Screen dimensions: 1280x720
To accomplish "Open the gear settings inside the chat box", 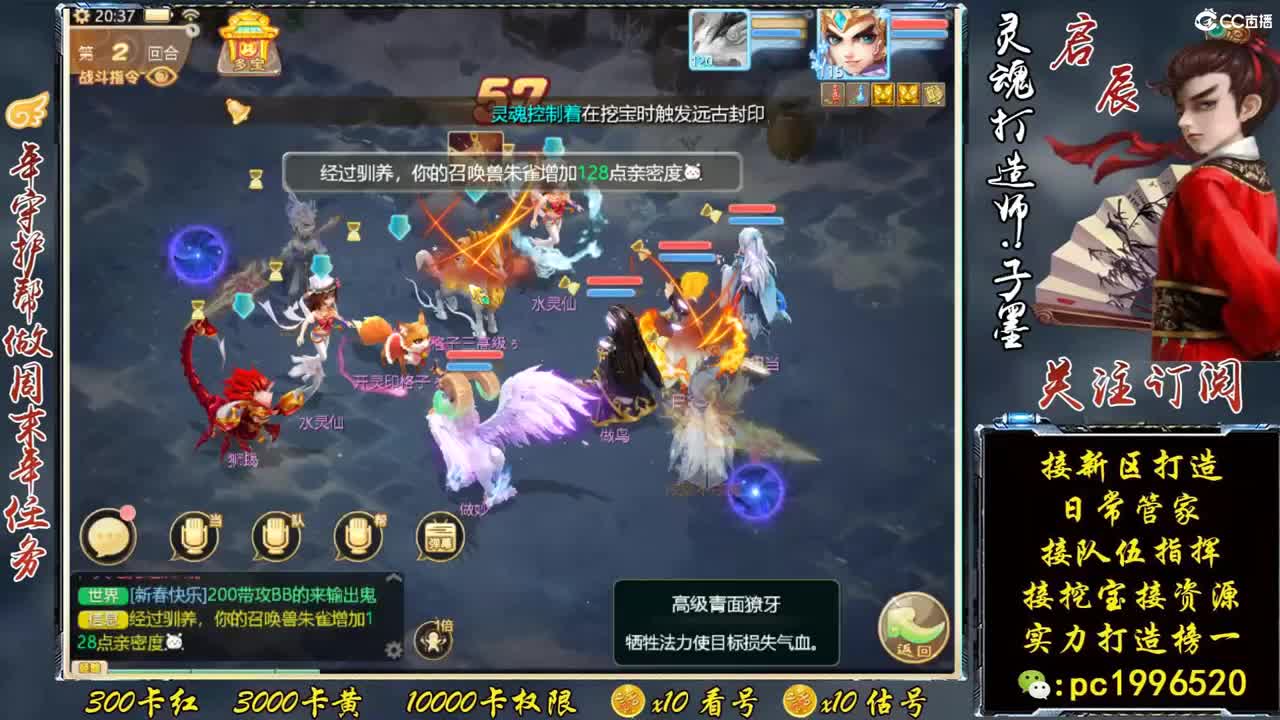I will [x=393, y=649].
